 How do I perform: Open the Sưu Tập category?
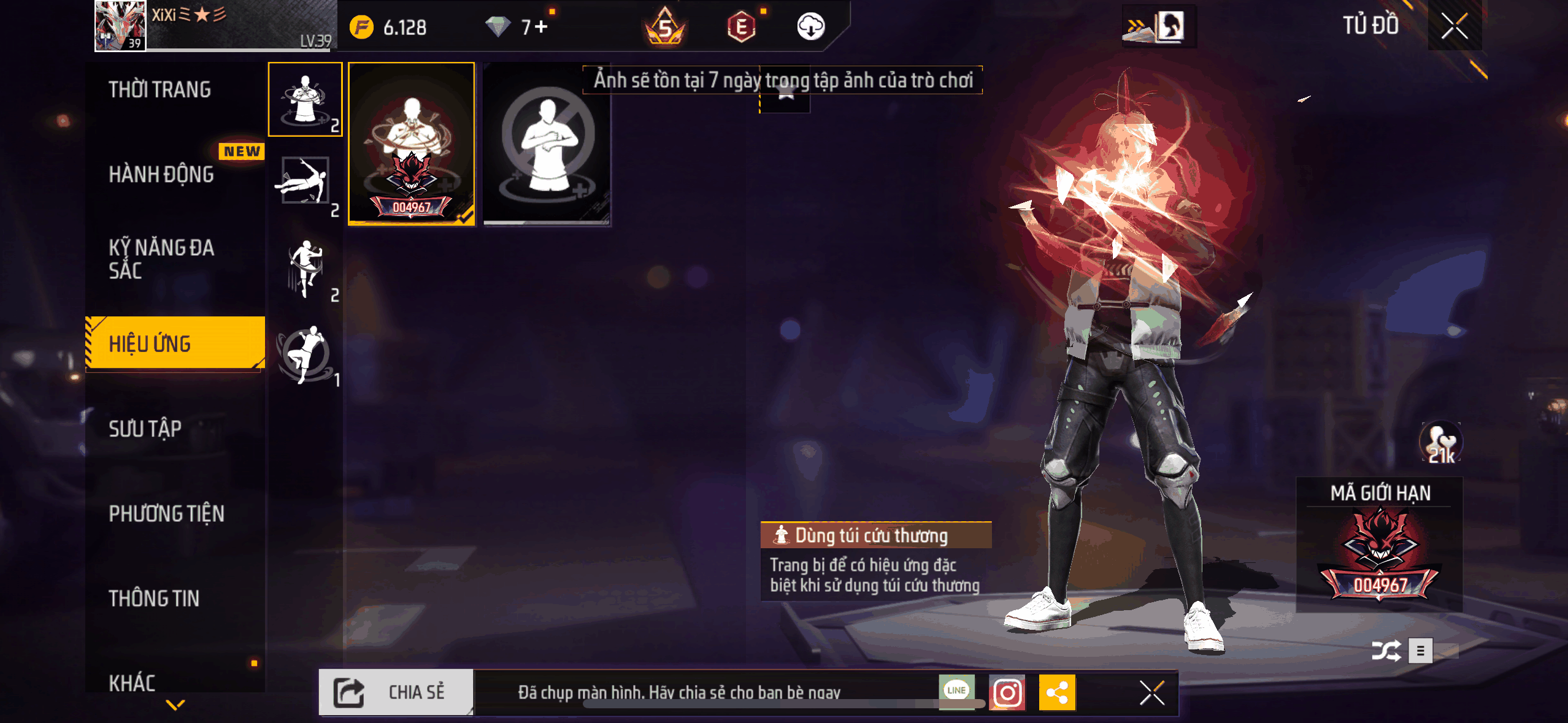point(145,429)
